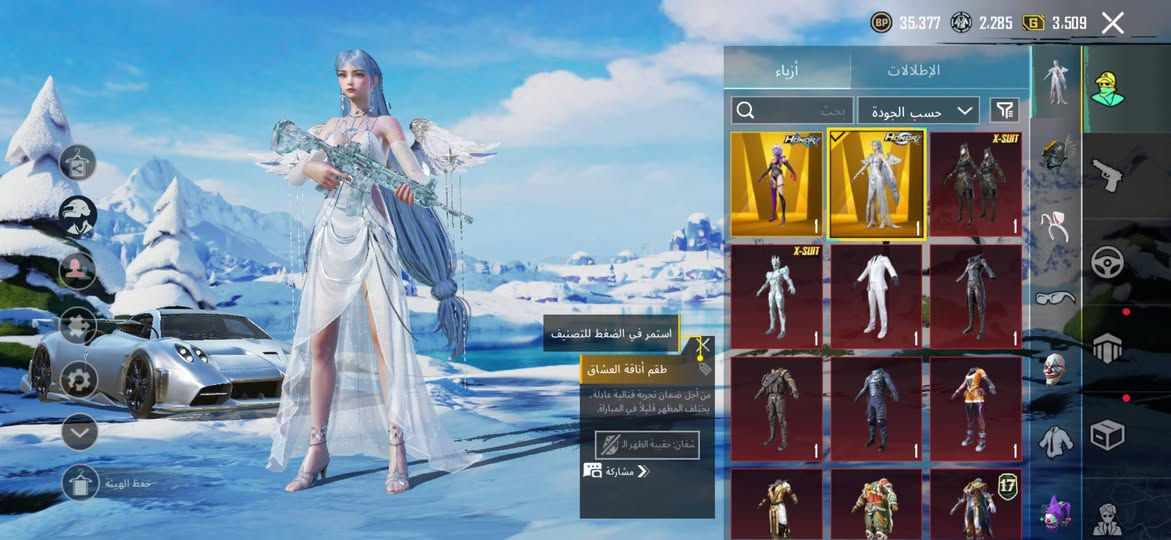Select the purple-haired Honor outfit tile
Image resolution: width=1171 pixels, height=540 pixels.
(x=777, y=185)
